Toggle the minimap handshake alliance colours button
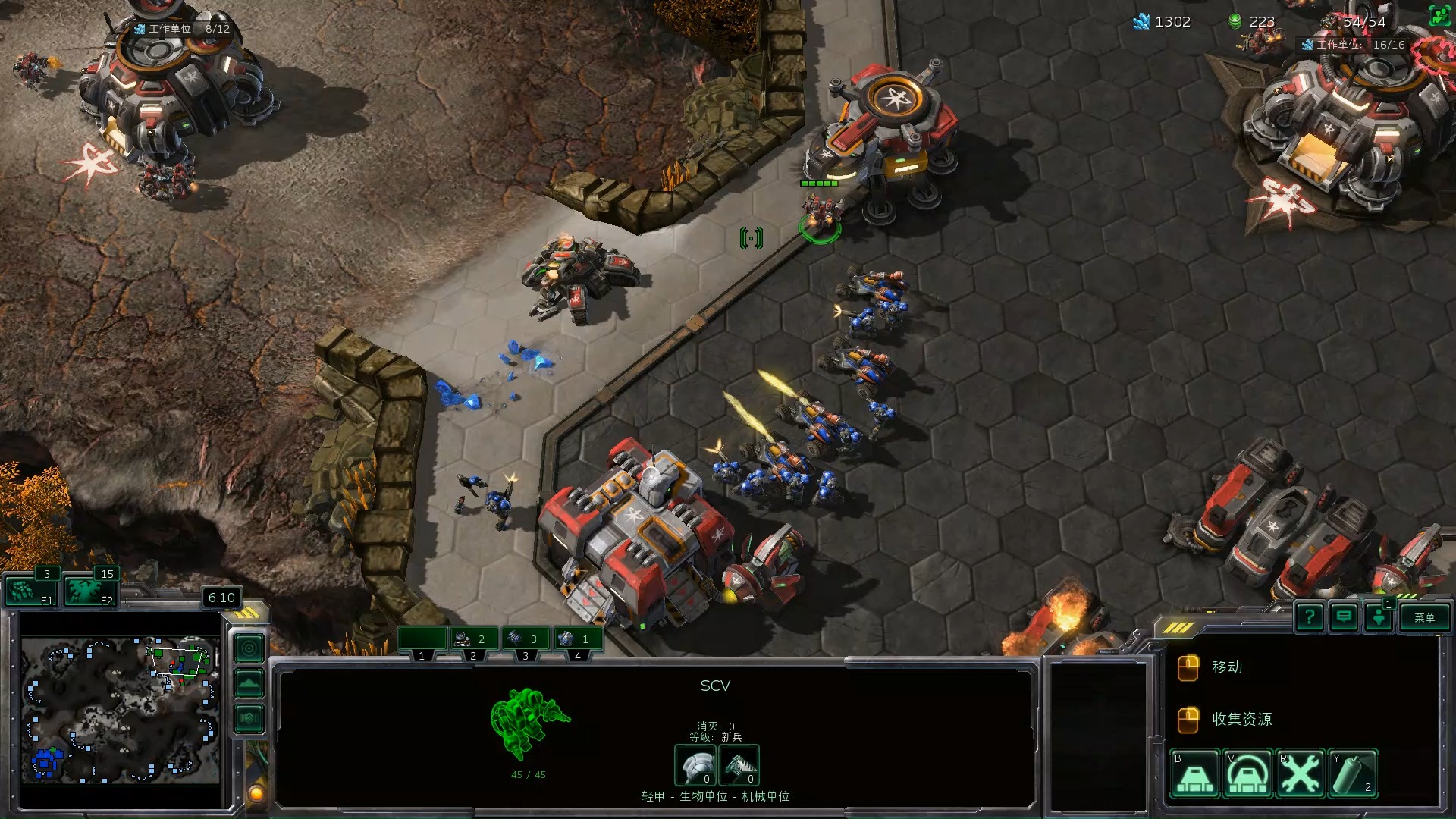Image resolution: width=1456 pixels, height=819 pixels. pyautogui.click(x=249, y=718)
